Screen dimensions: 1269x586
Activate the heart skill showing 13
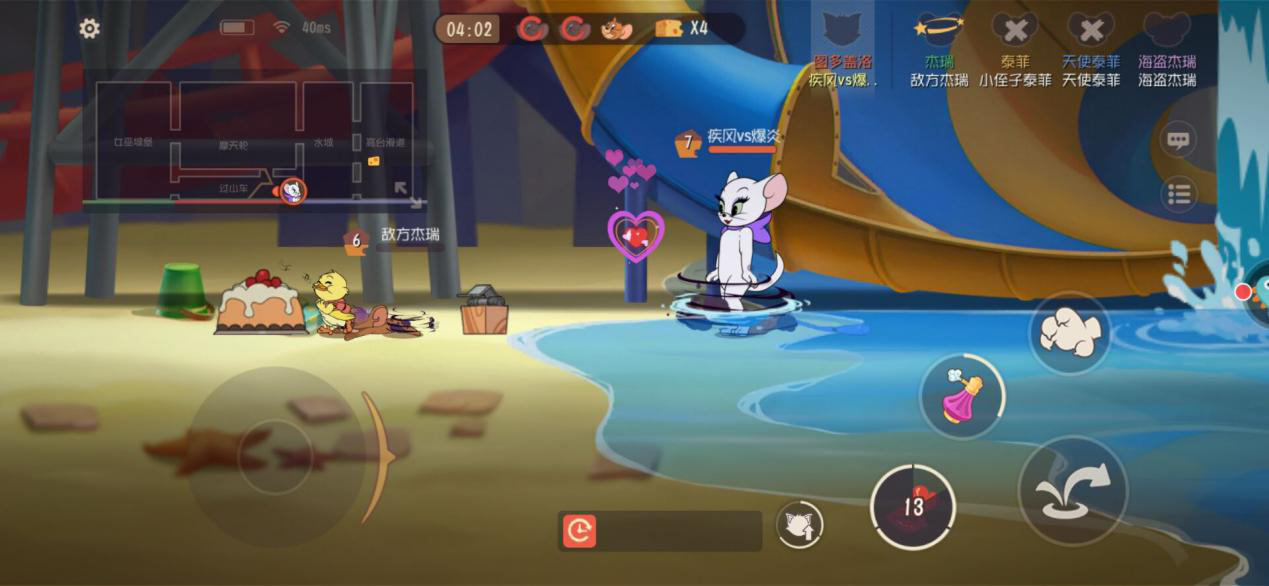[912, 506]
